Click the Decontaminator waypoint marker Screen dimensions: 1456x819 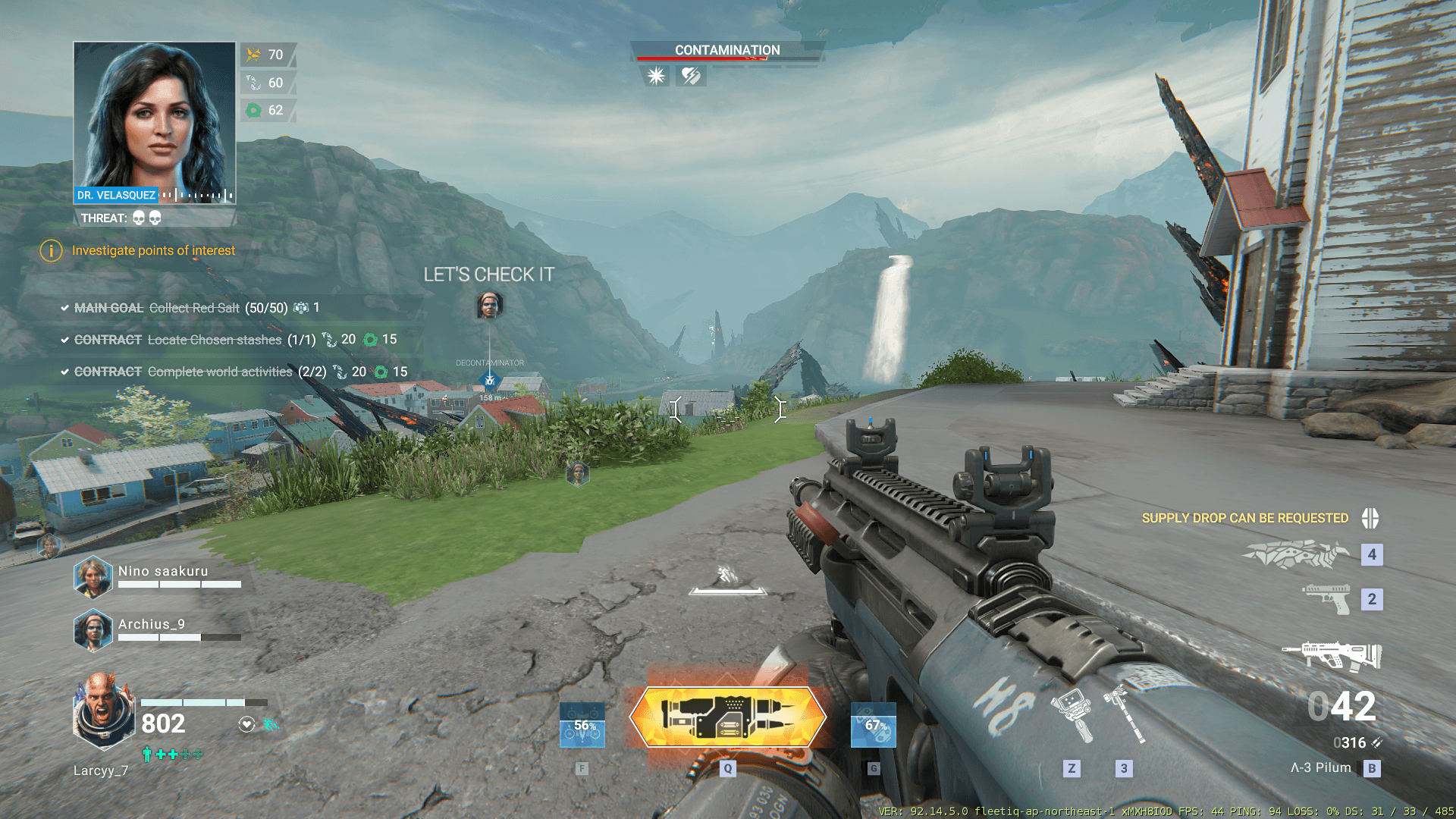(490, 380)
